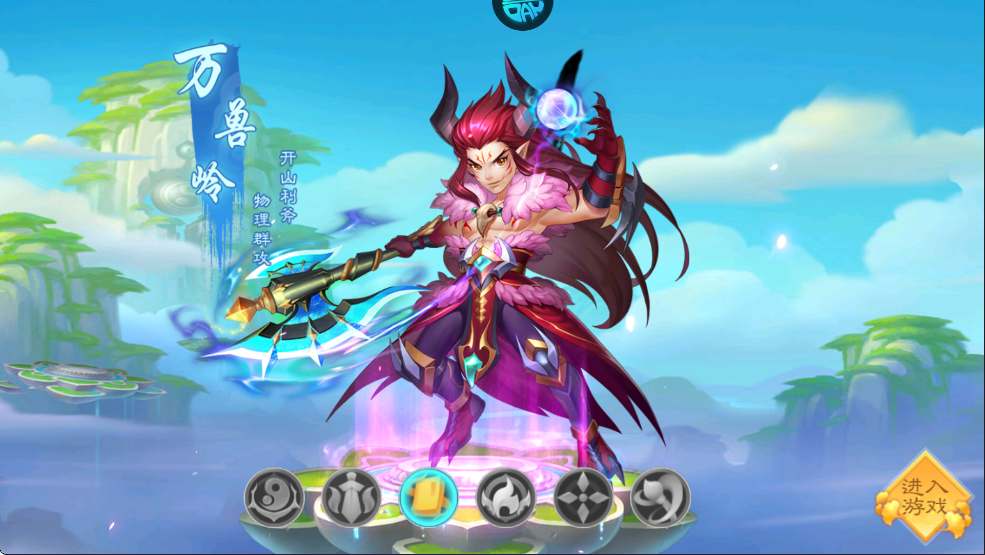Click the 进入游戏 enter game button
985x555 pixels.
point(923,496)
